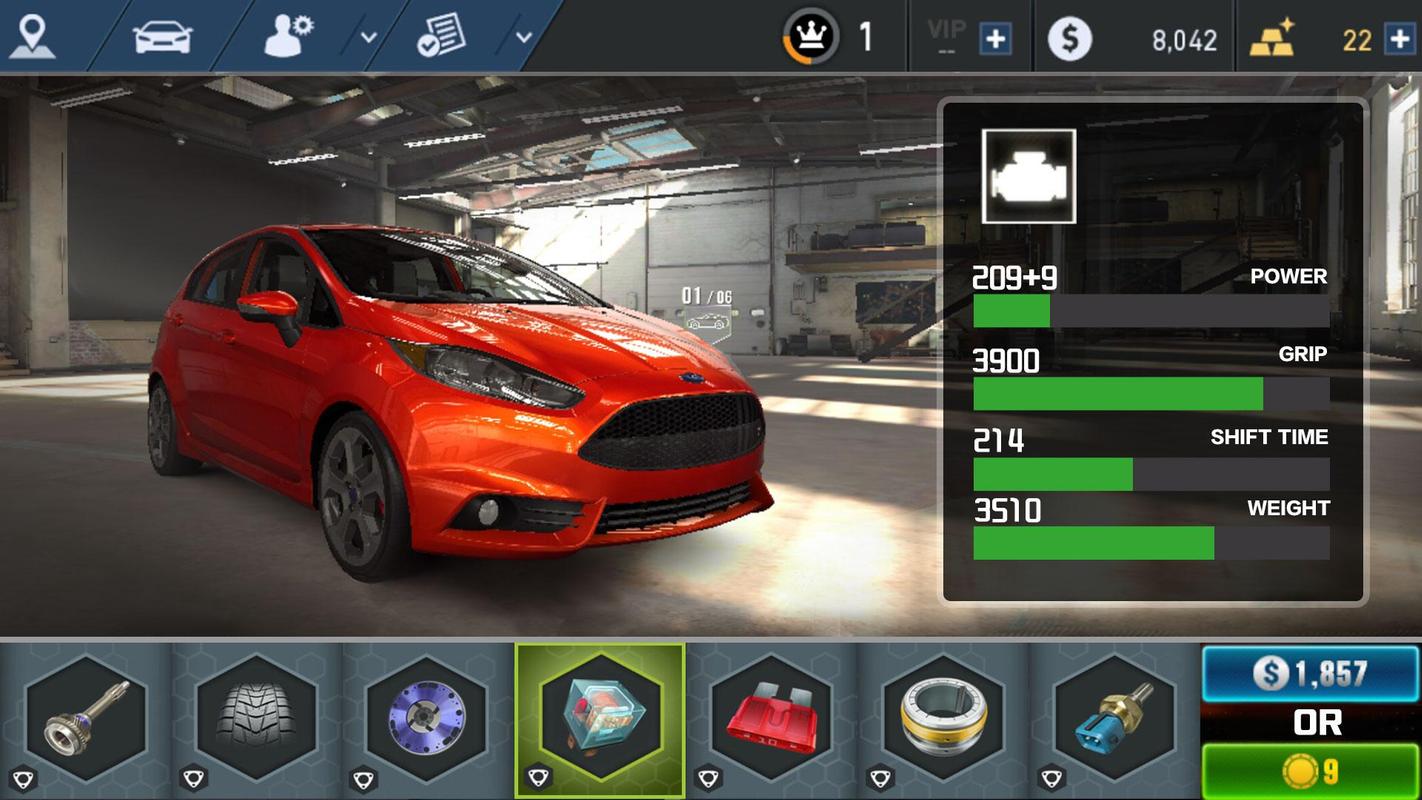Choose the drive shaft upgrade part
This screenshot has height=800, width=1422.
click(x=85, y=718)
